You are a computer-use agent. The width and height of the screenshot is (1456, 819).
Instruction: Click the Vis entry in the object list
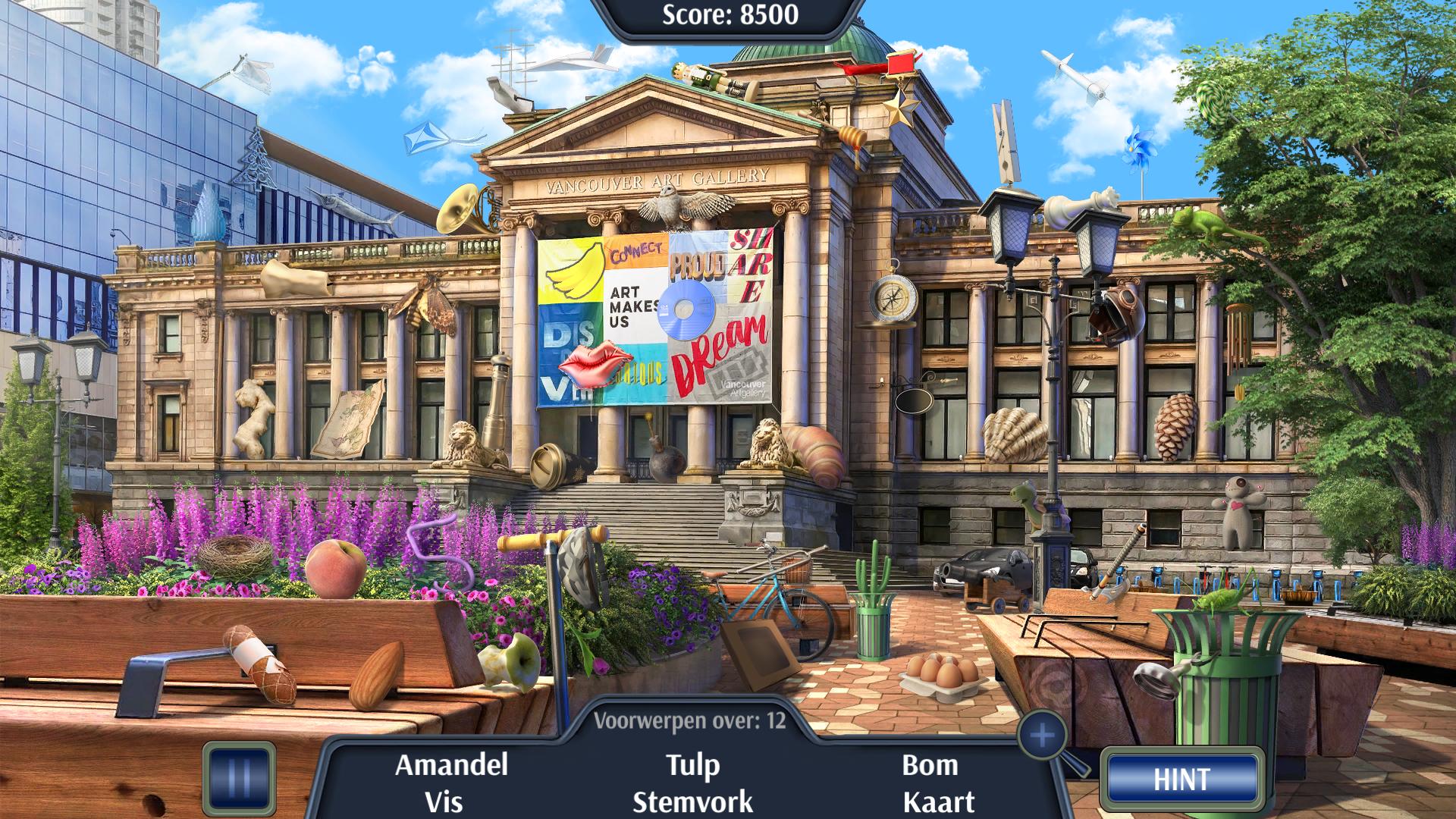(x=444, y=802)
